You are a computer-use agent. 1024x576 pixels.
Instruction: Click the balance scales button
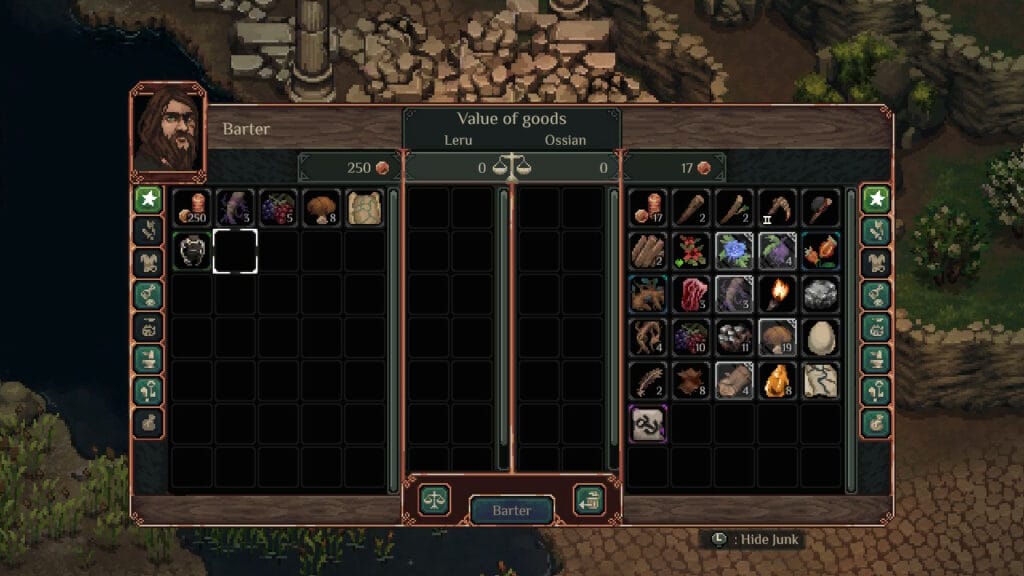[434, 500]
